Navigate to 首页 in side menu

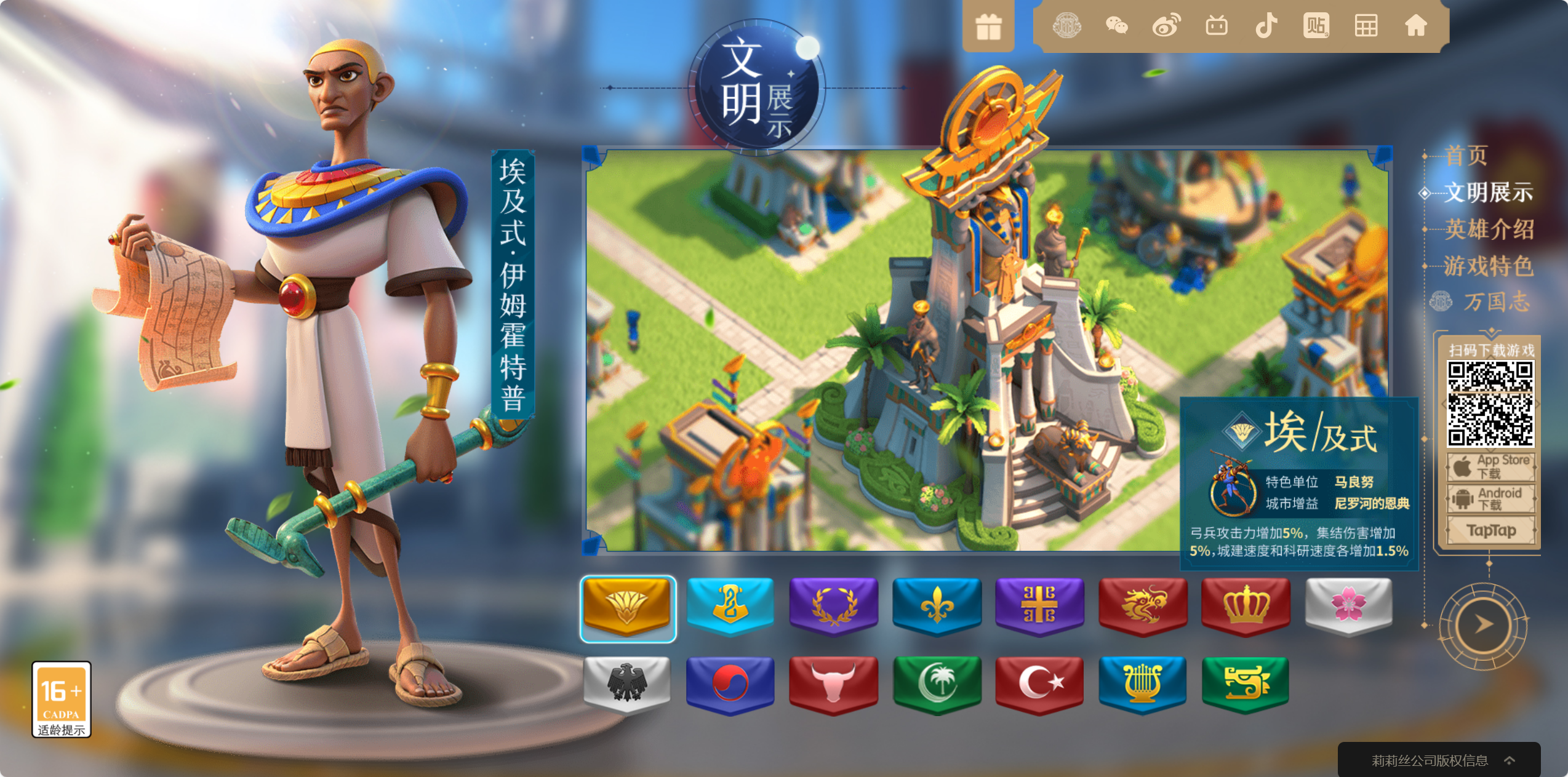1466,156
